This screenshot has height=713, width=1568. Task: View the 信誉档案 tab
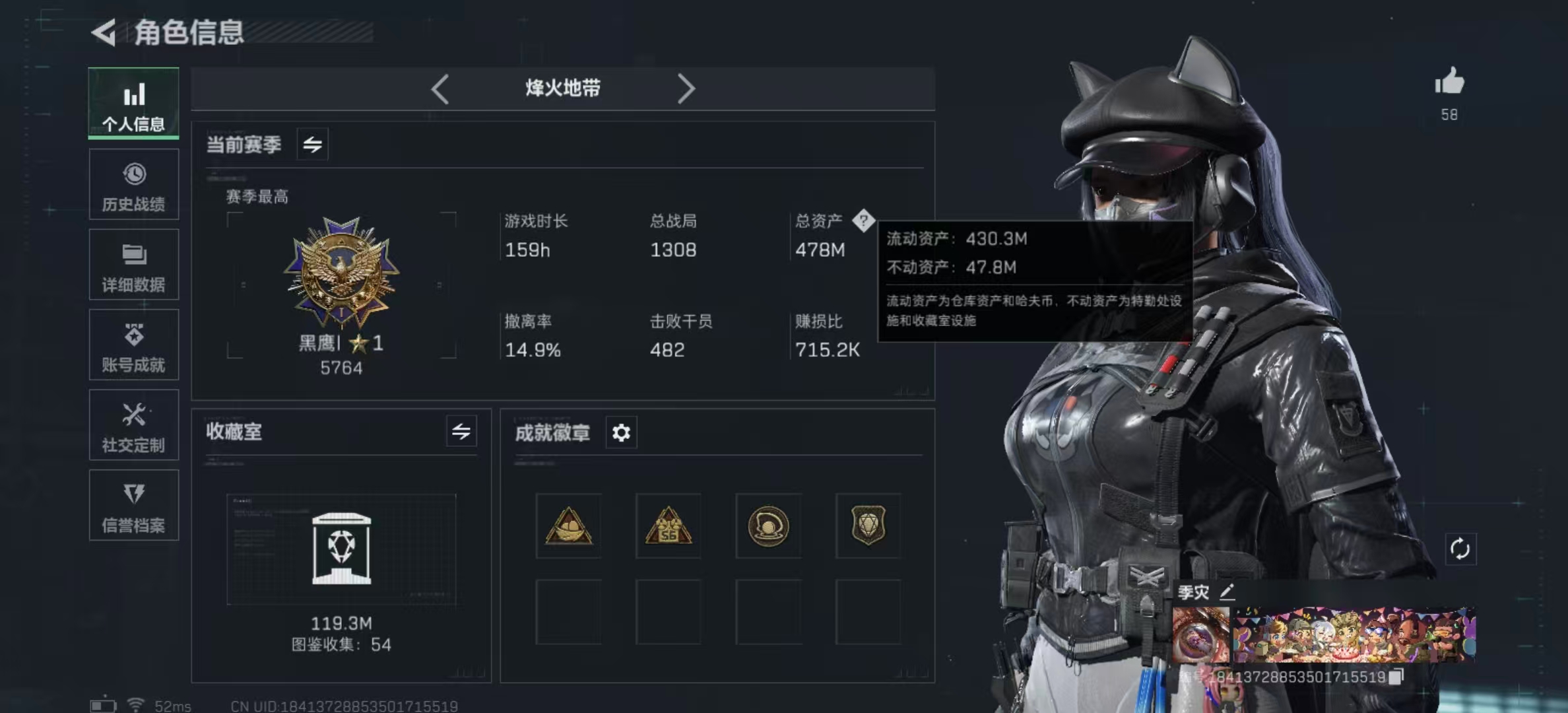134,506
